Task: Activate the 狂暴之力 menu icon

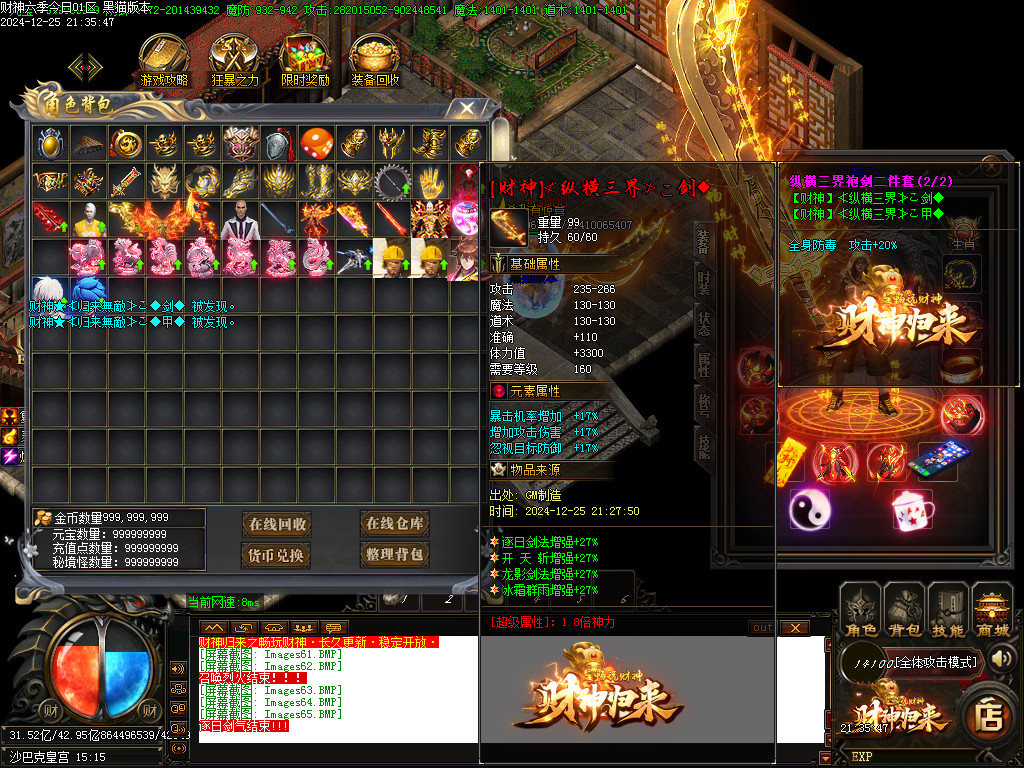Action: coord(234,60)
